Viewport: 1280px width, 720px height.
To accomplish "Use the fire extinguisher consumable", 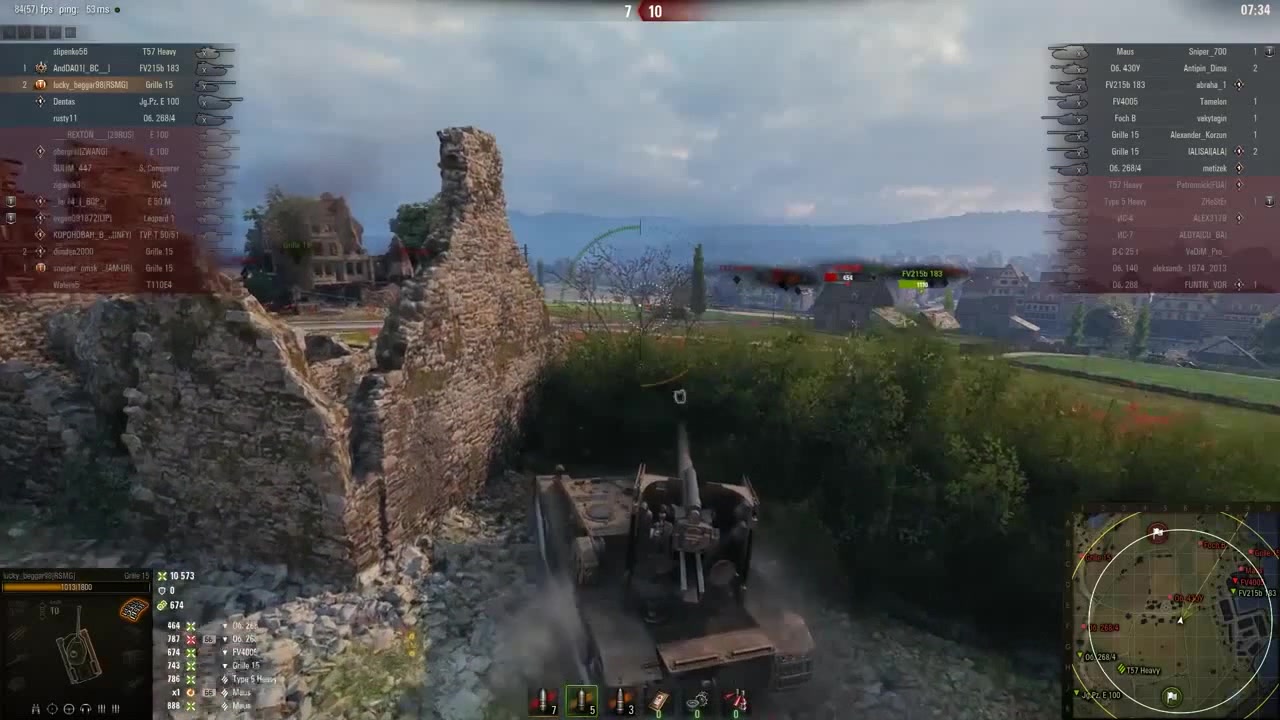I will (737, 701).
